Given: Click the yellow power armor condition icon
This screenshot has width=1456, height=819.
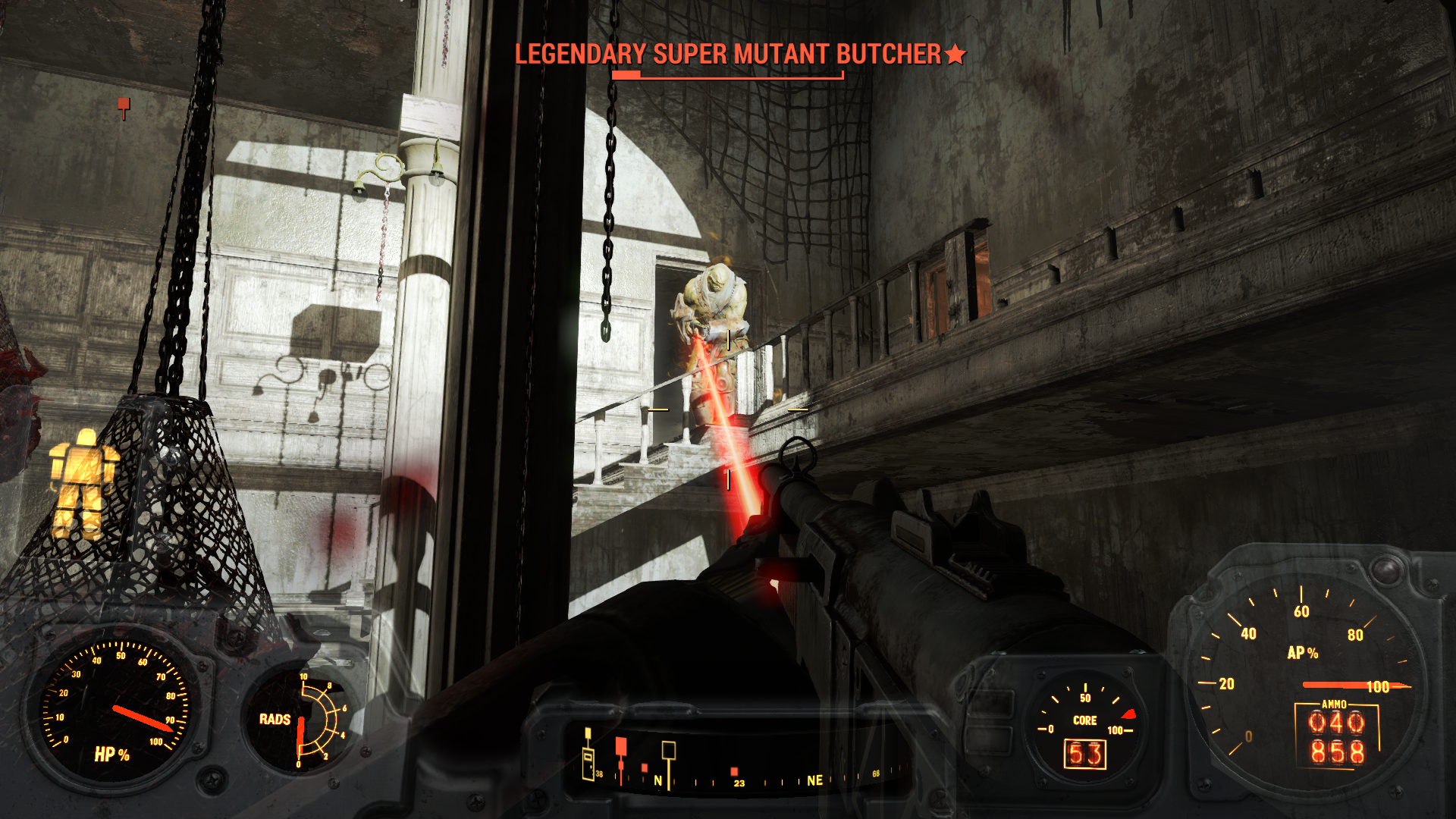Looking at the screenshot, I should 83,482.
